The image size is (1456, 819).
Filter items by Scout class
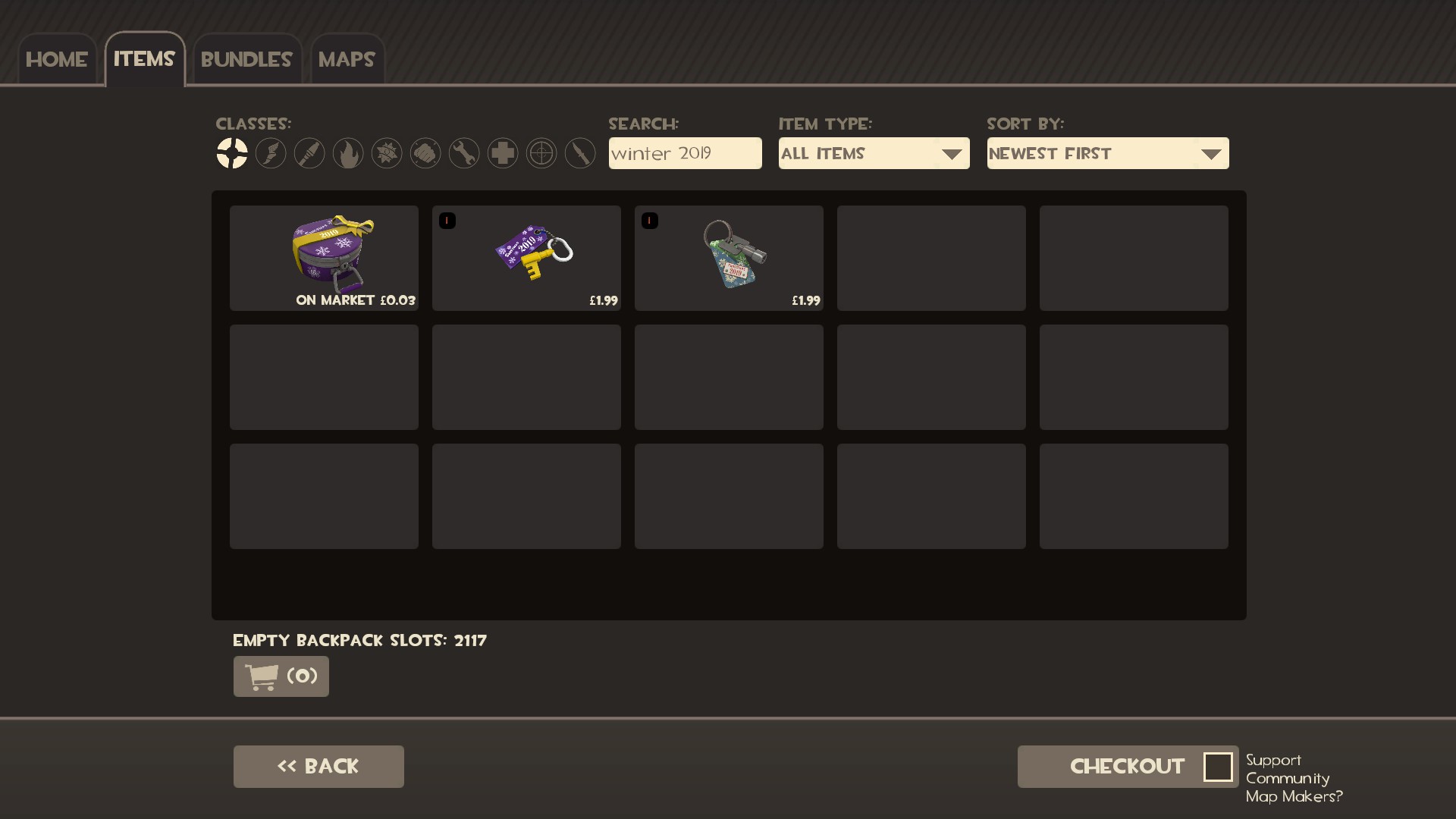pyautogui.click(x=271, y=153)
